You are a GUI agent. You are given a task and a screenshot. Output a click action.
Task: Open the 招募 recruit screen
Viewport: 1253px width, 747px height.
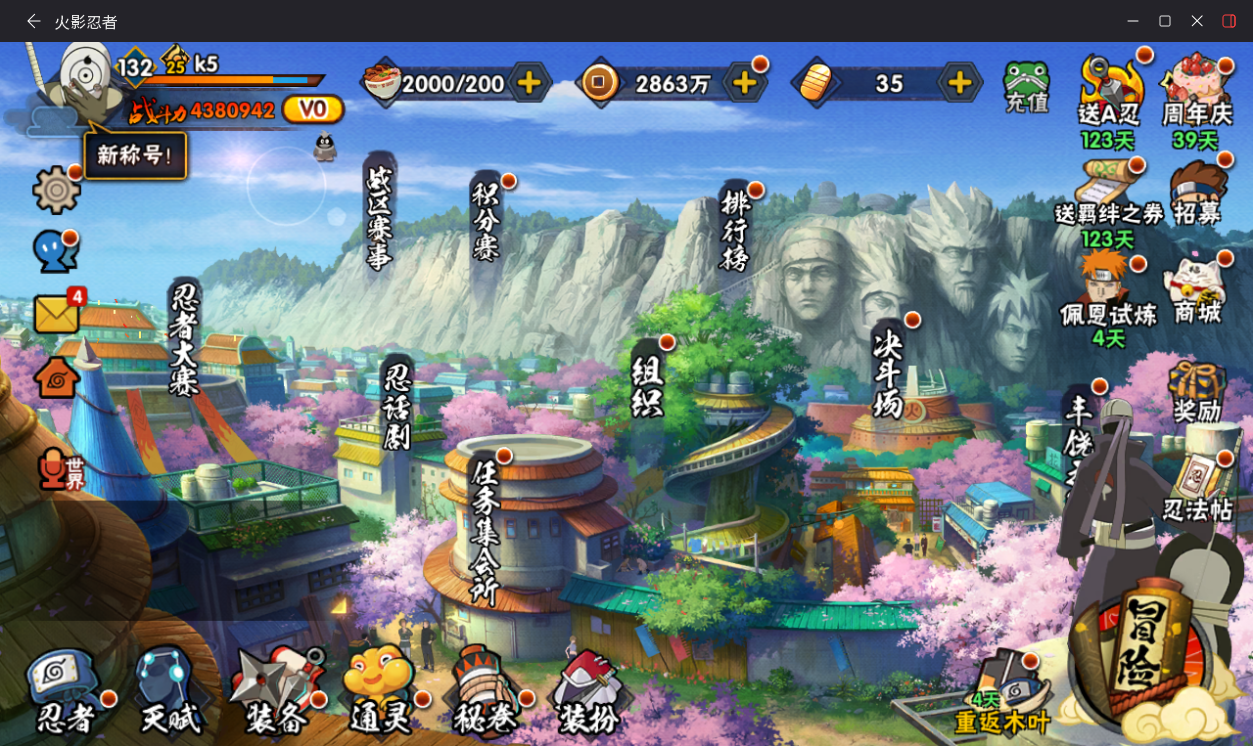point(1199,193)
